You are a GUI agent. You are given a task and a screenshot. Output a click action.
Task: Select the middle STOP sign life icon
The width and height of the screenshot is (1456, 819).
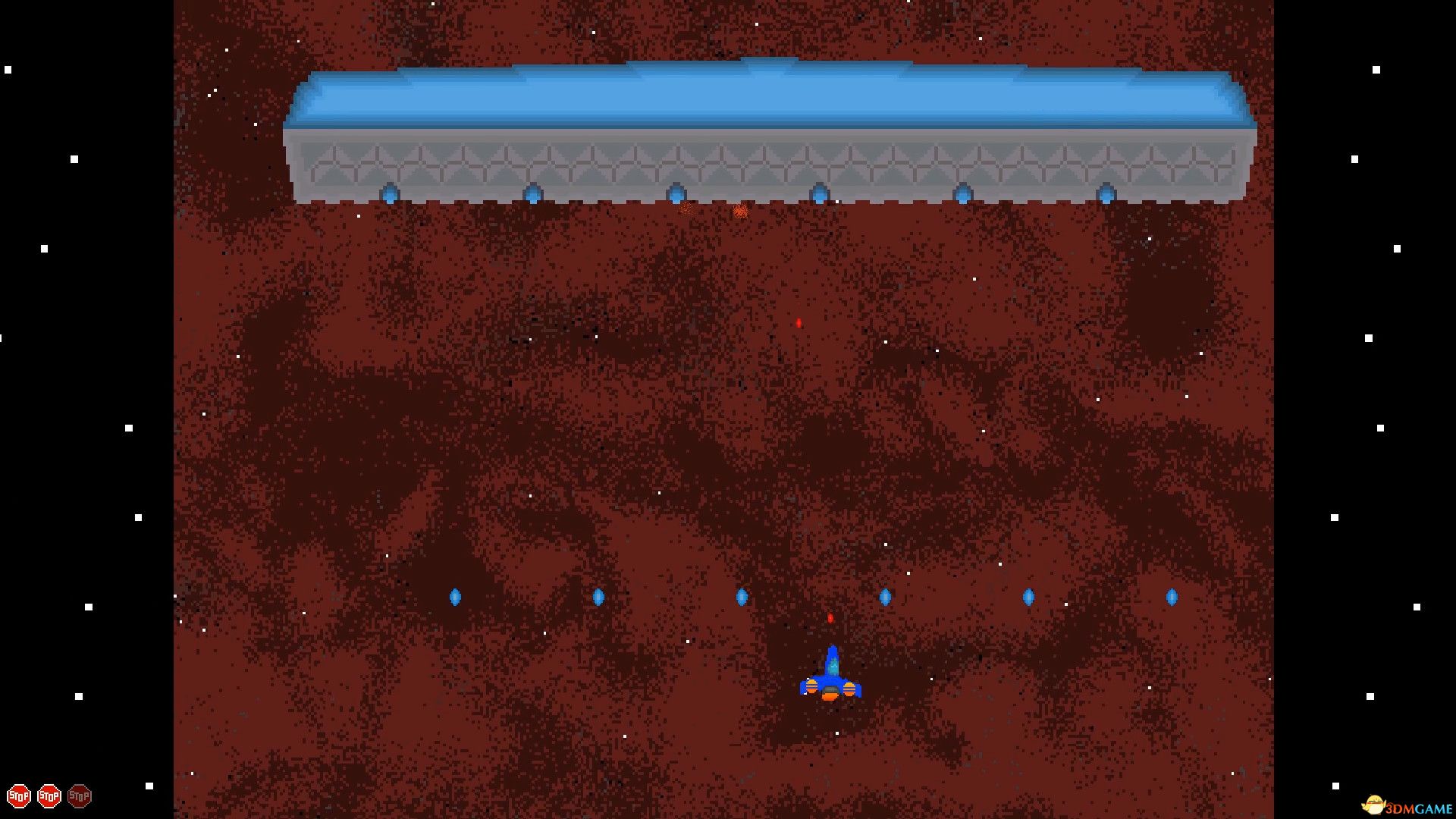coord(50,795)
